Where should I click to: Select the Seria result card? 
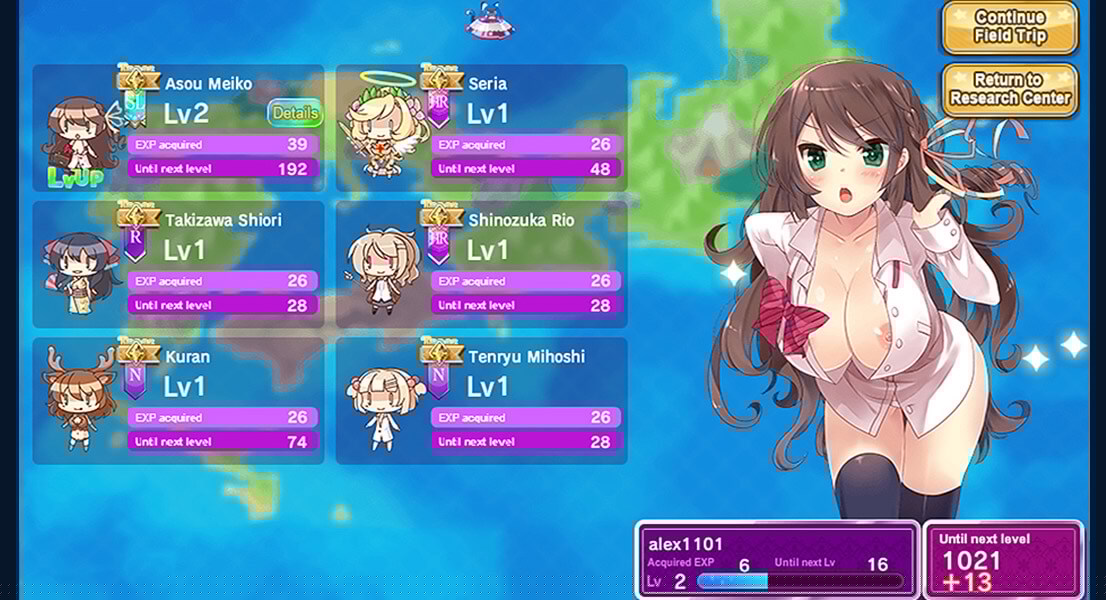pyautogui.click(x=481, y=128)
